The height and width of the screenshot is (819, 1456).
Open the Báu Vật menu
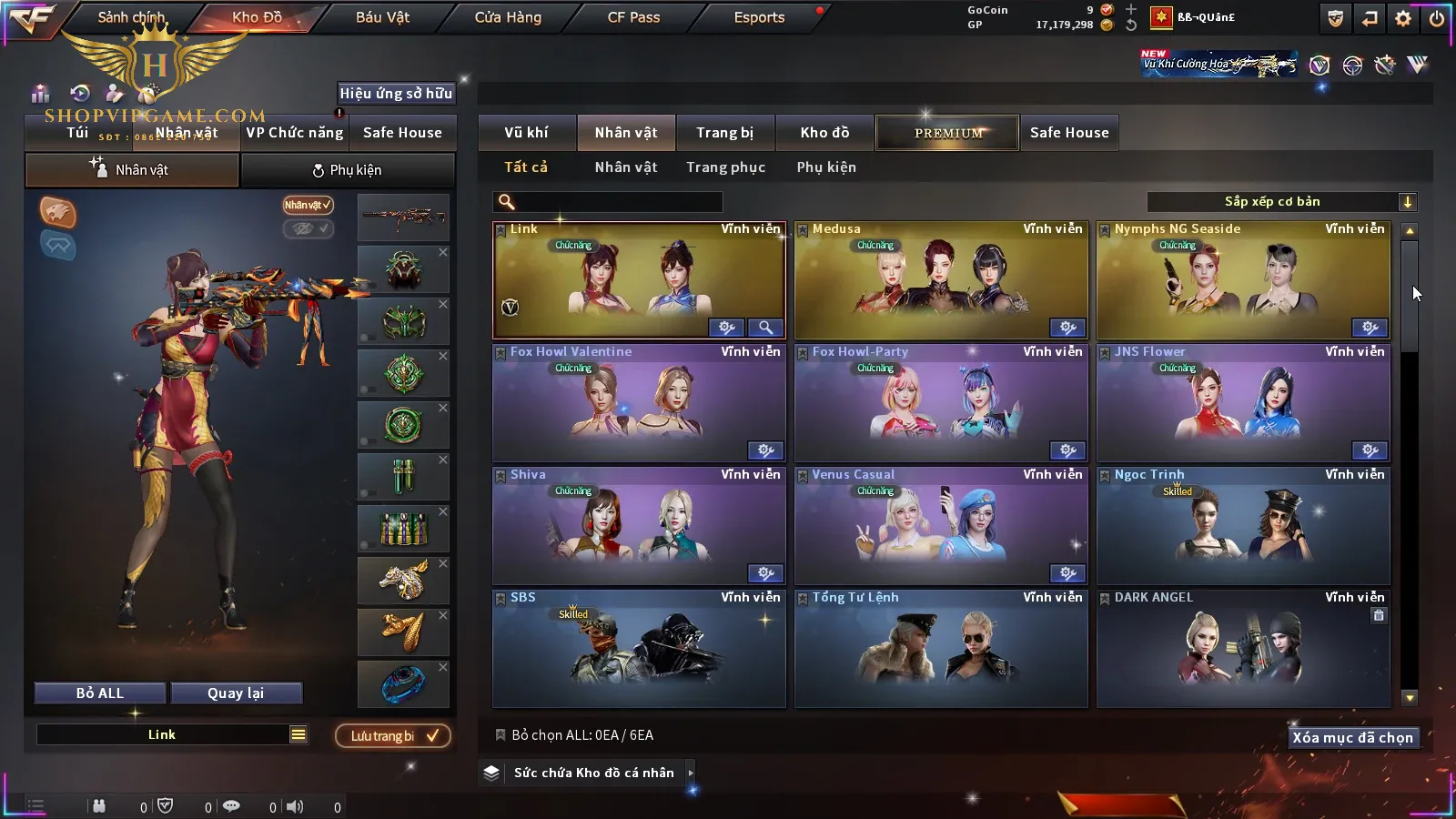point(382,17)
